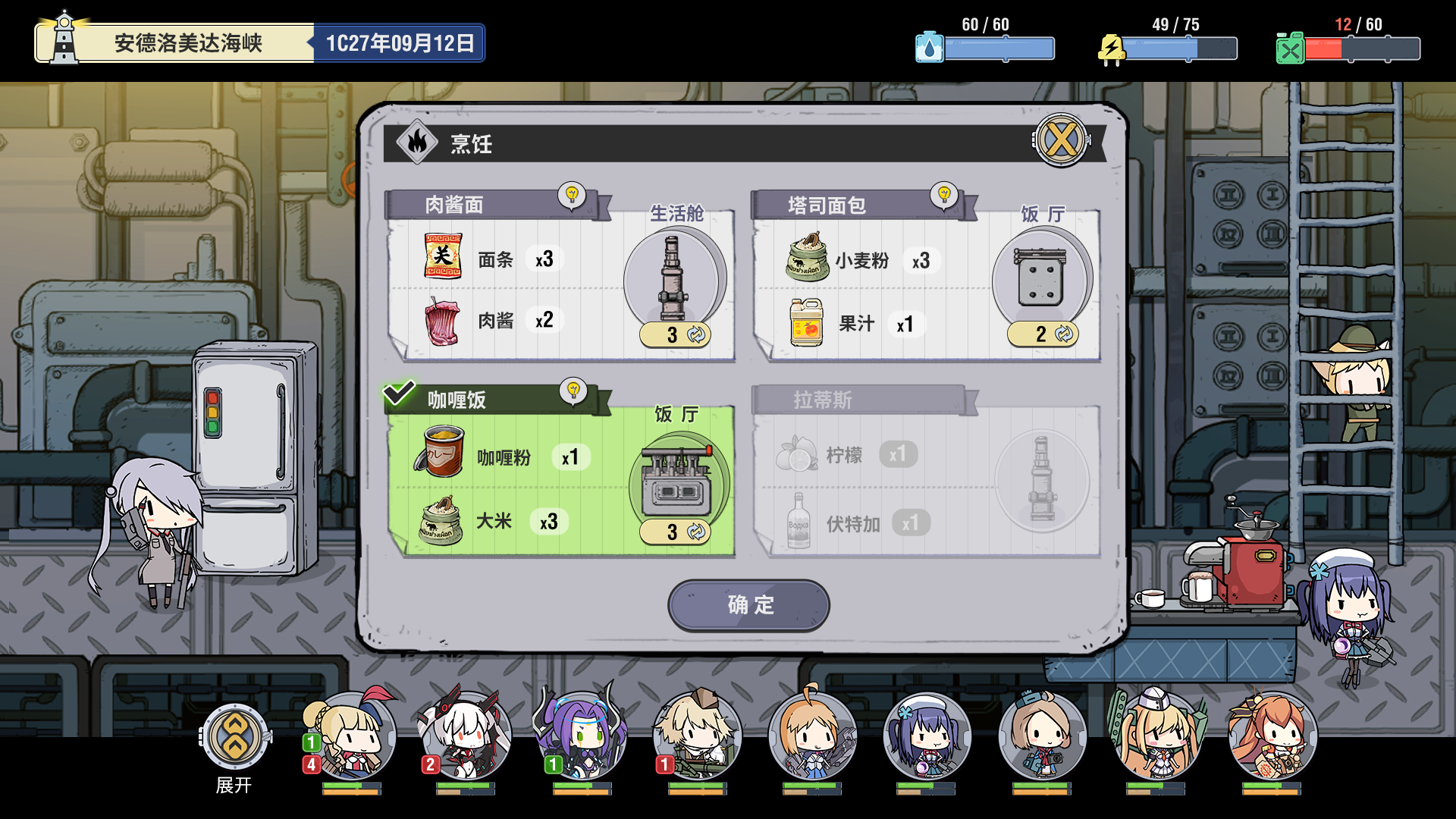Cycle the 肉酱面 quantity counter
This screenshot has width=1456, height=819.
pyautogui.click(x=674, y=336)
